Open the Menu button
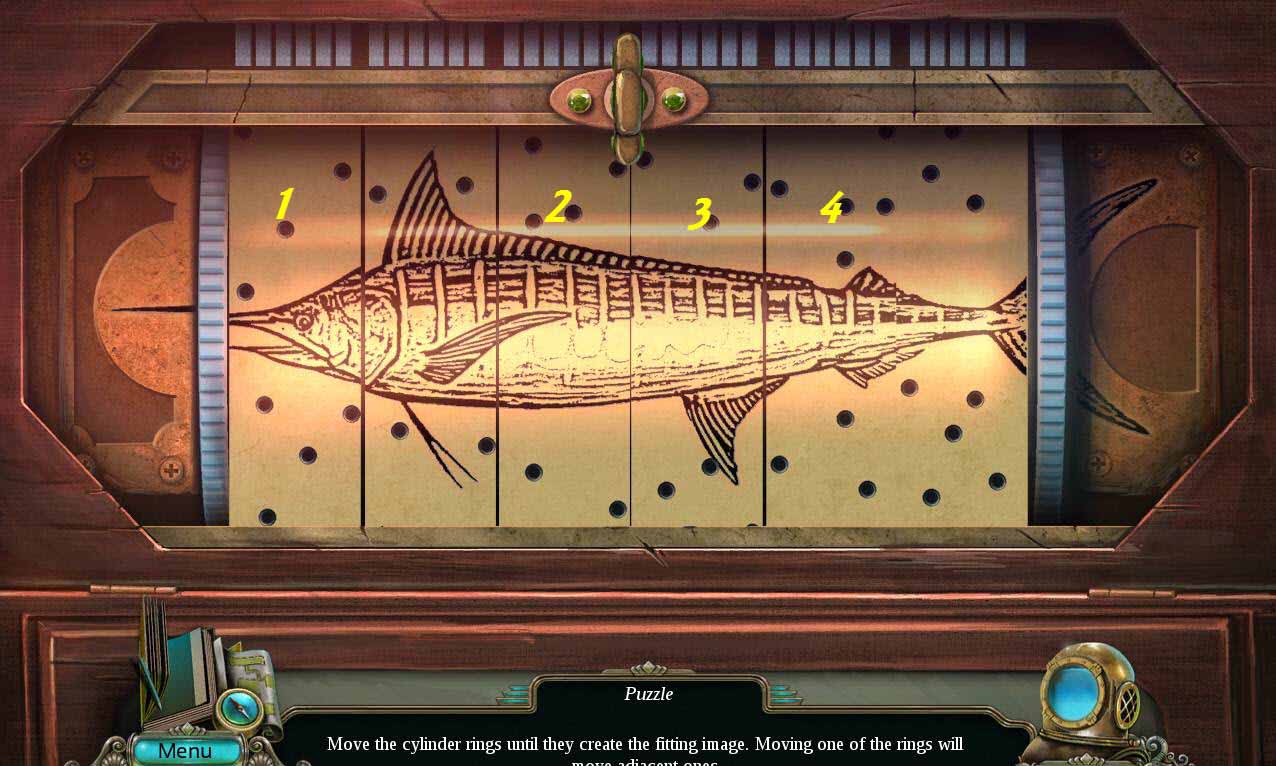1276x766 pixels. coord(186,750)
